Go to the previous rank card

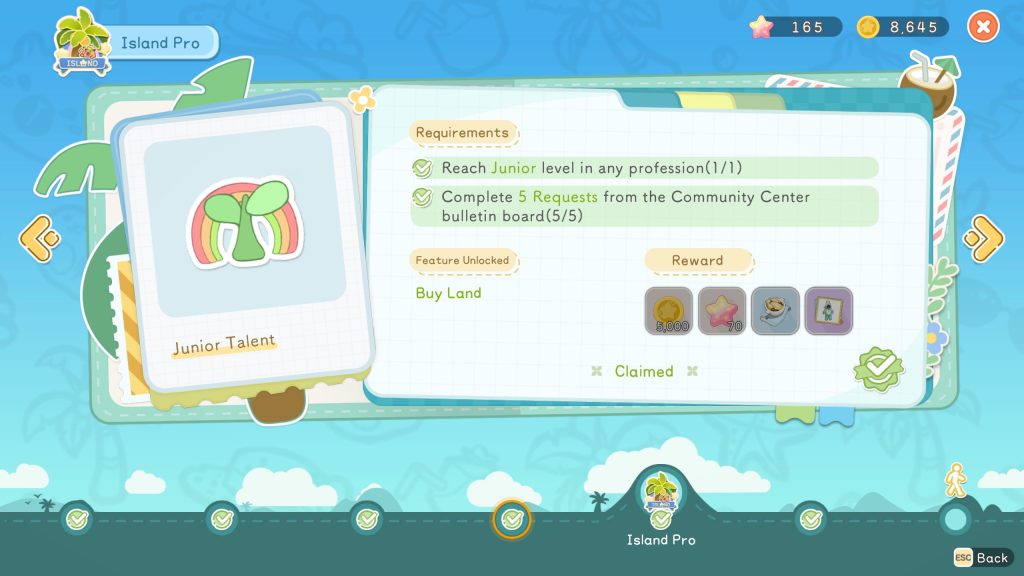(x=39, y=237)
